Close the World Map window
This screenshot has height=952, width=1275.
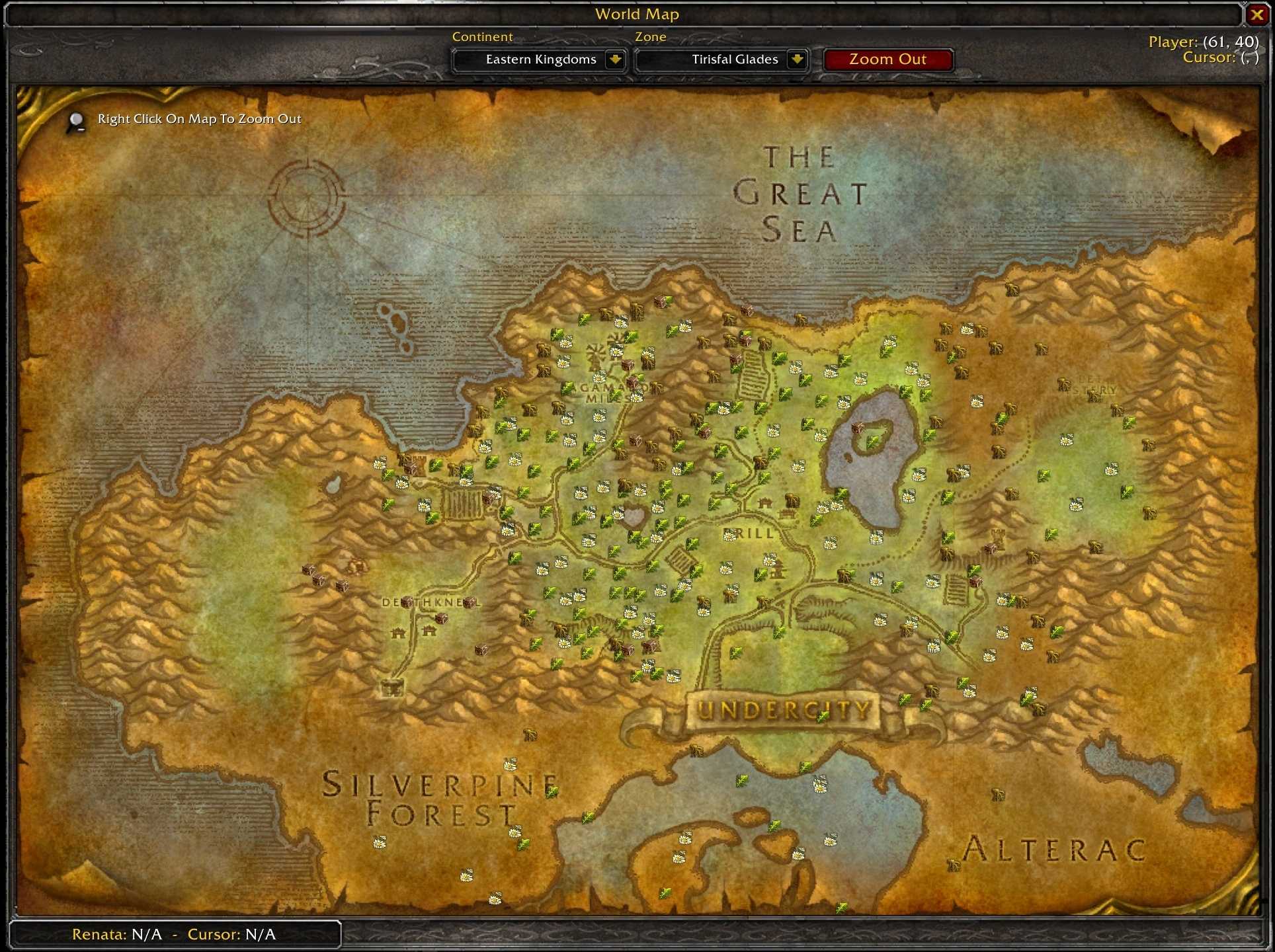pyautogui.click(x=1256, y=15)
